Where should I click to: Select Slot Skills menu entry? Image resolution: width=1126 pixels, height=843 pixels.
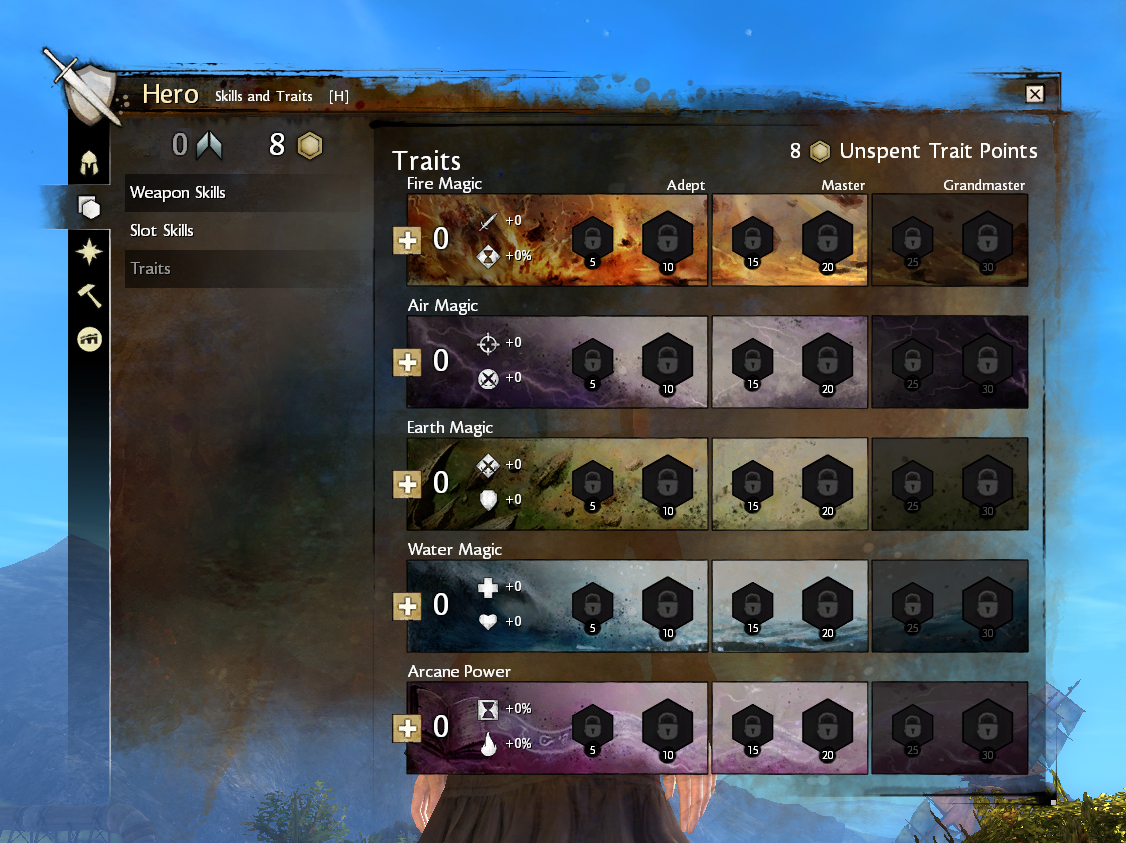click(x=162, y=230)
